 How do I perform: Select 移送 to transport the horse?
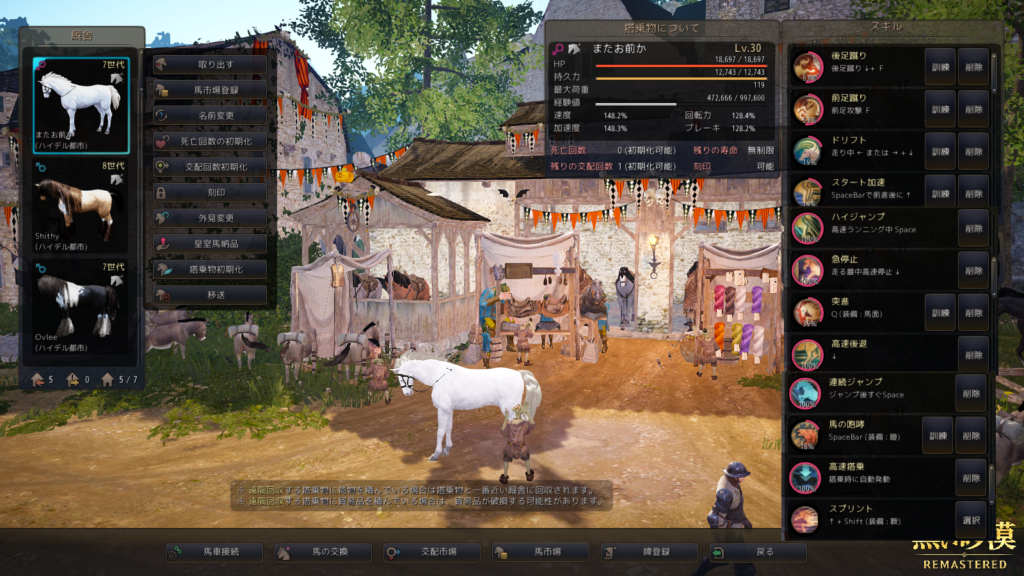tap(210, 295)
